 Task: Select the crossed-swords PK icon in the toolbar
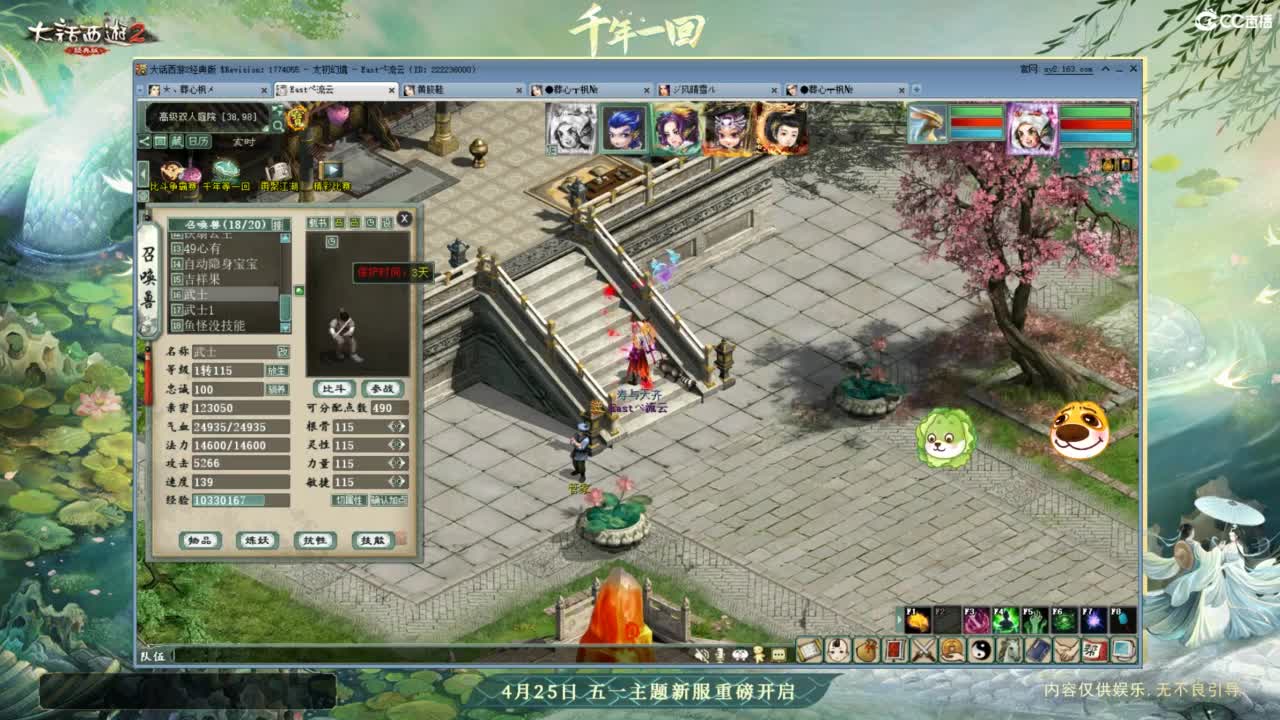tap(923, 650)
